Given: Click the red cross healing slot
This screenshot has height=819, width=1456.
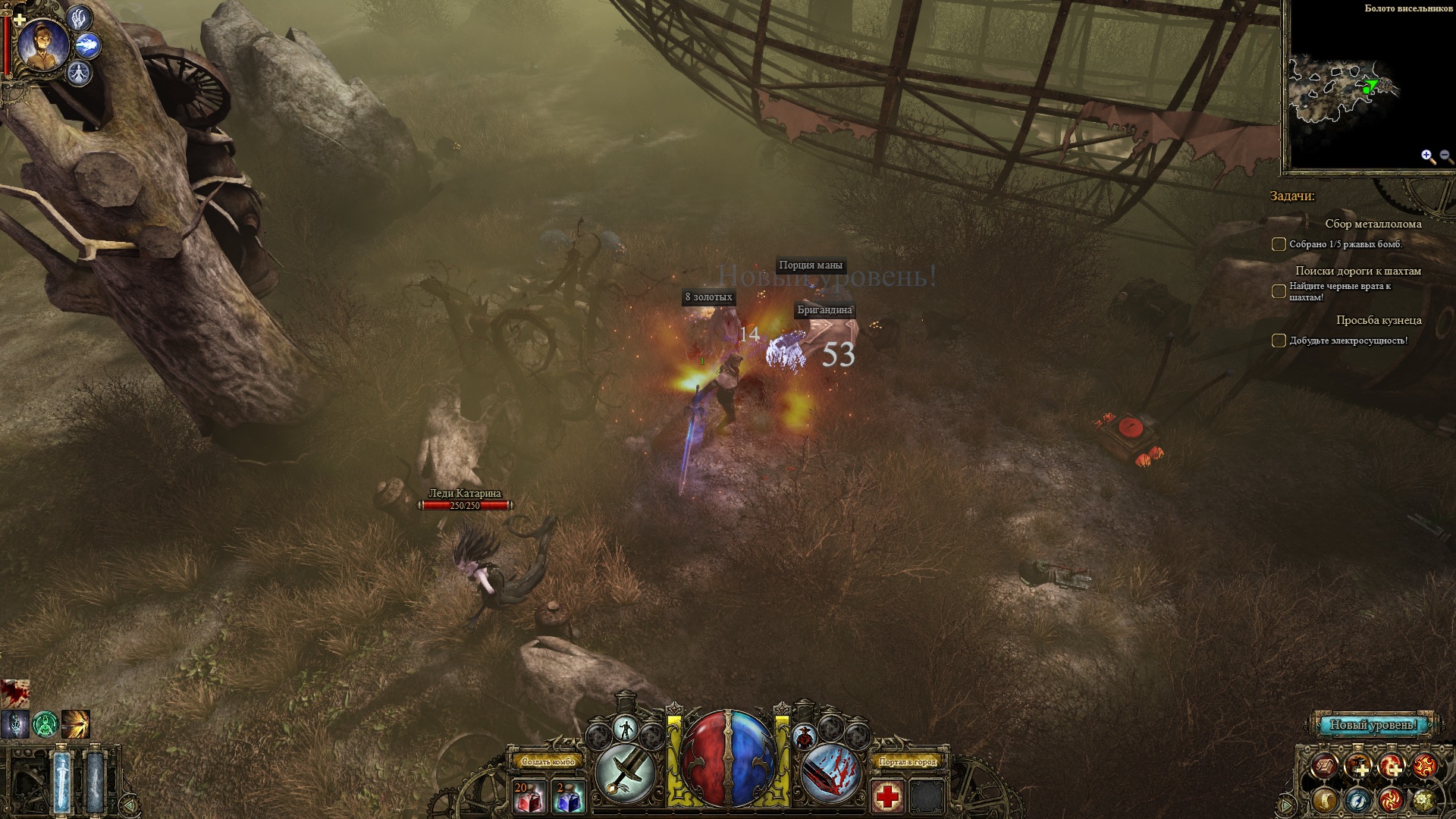Looking at the screenshot, I should click(x=886, y=798).
